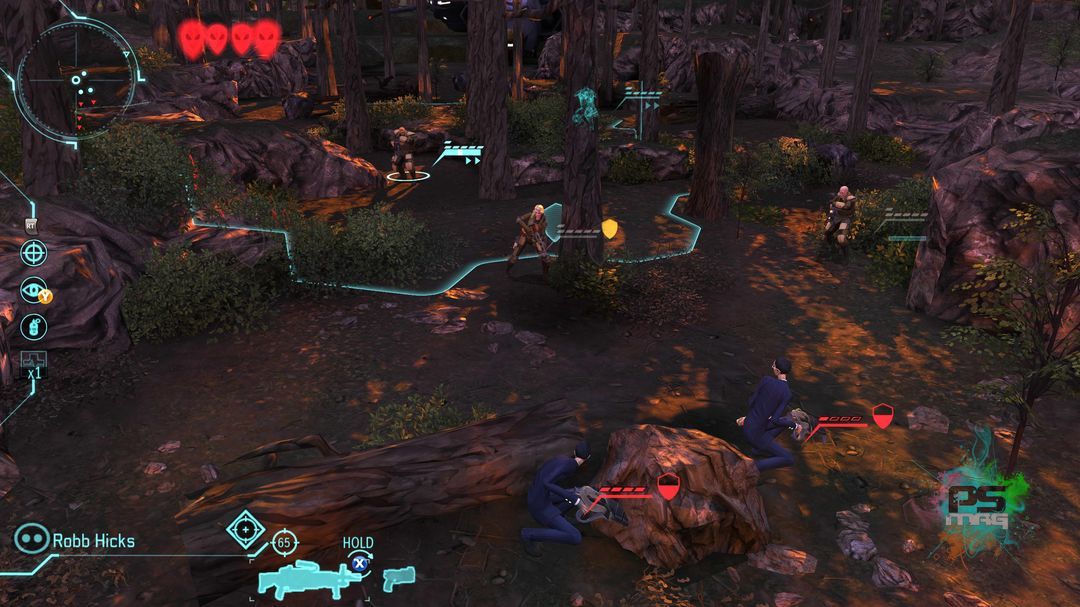Choose the grenade ability icon

(x=34, y=326)
